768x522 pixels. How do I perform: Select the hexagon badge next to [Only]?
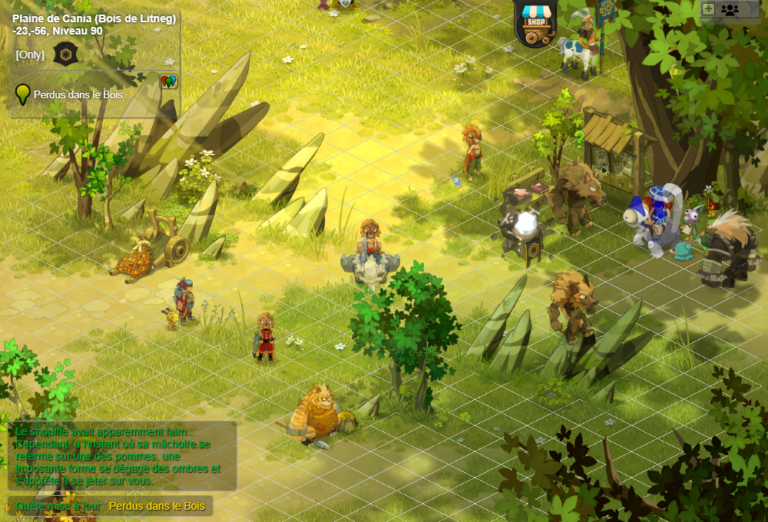click(x=65, y=54)
